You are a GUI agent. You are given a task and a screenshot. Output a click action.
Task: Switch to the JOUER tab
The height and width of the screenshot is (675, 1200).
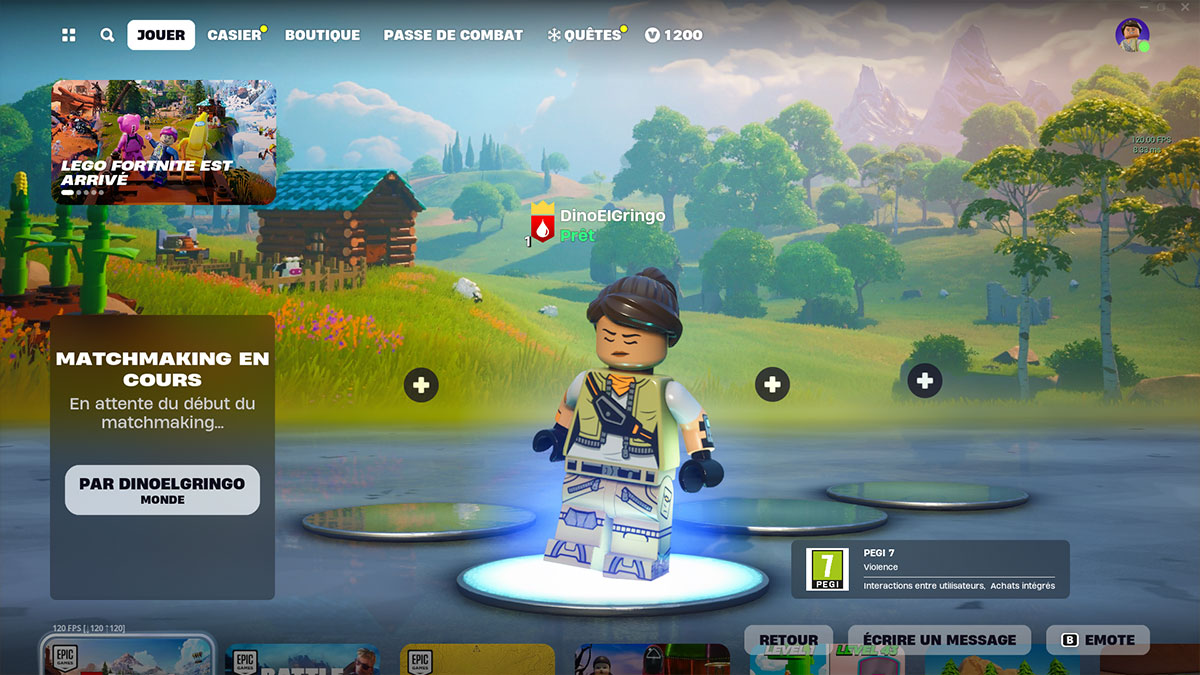pyautogui.click(x=161, y=35)
